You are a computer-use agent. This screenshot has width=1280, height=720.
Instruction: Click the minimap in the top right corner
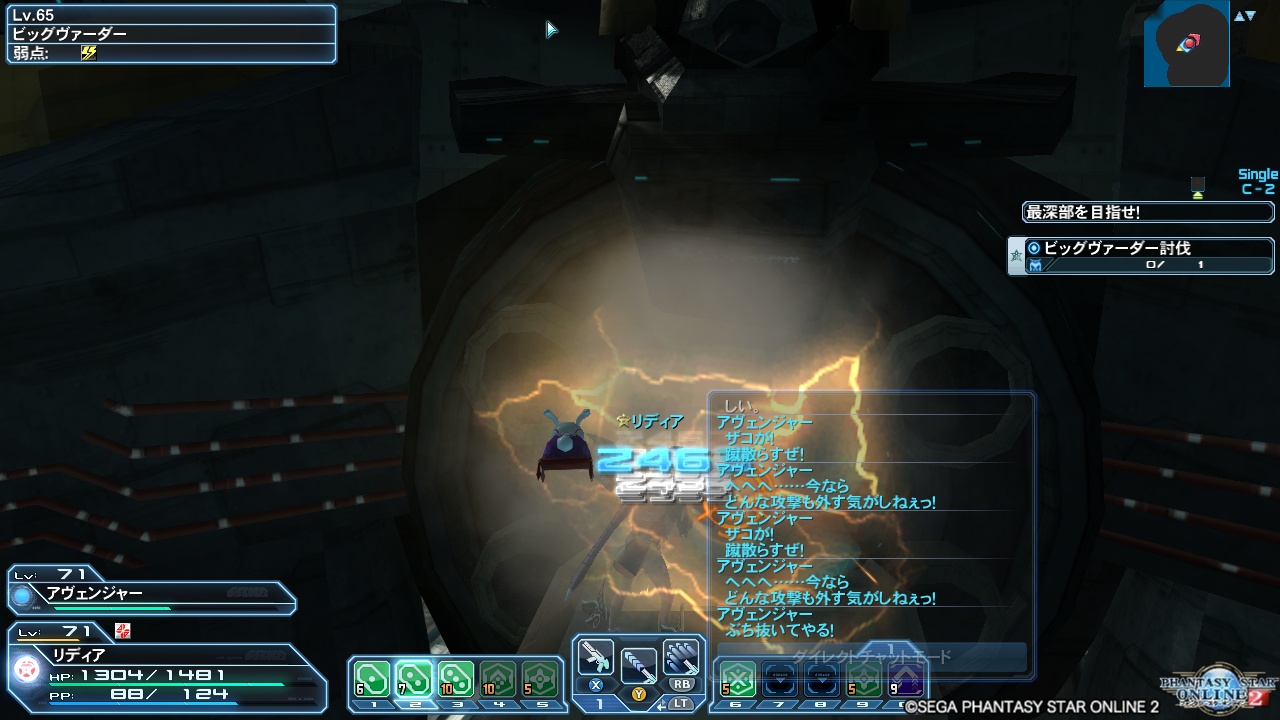pos(1190,45)
